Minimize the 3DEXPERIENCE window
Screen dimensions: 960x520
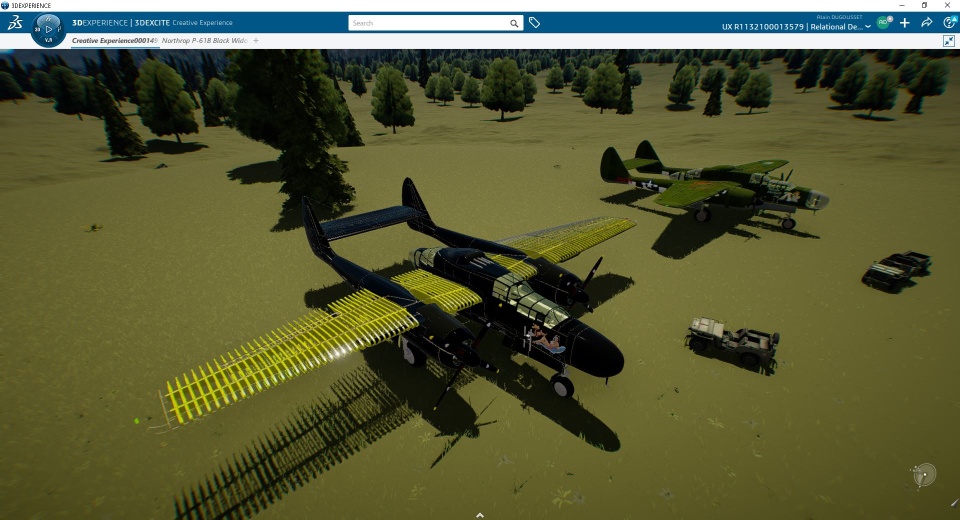pos(900,5)
